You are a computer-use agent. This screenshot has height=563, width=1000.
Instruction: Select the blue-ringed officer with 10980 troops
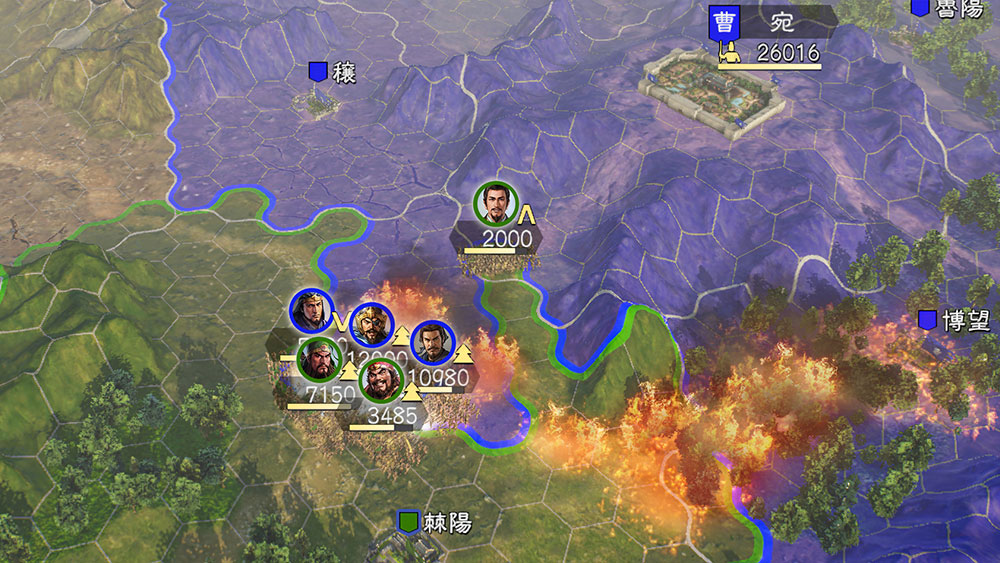[432, 343]
